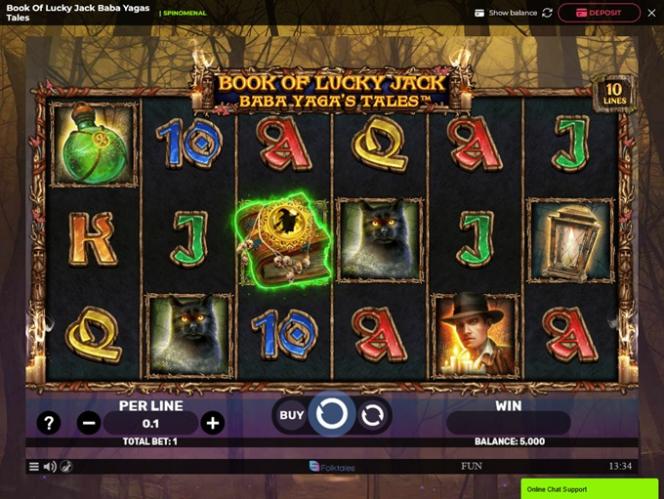Click the red DEPOSIT button
664x499 pixels.
click(599, 13)
